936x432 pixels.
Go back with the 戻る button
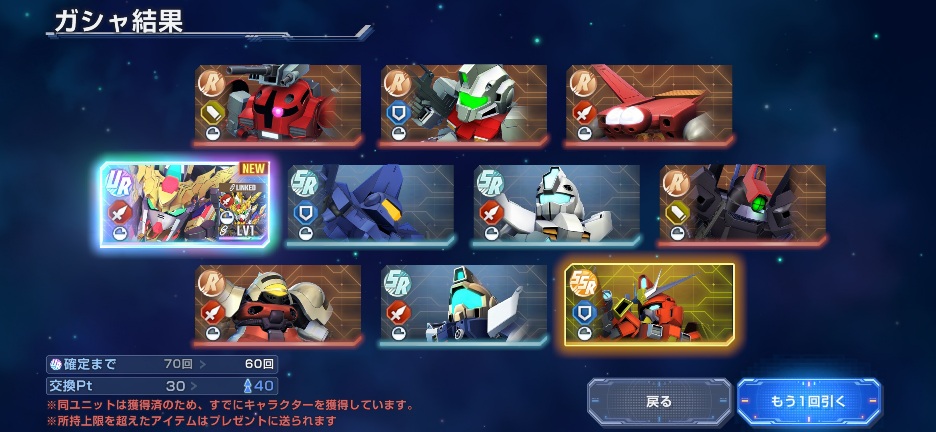tap(659, 401)
